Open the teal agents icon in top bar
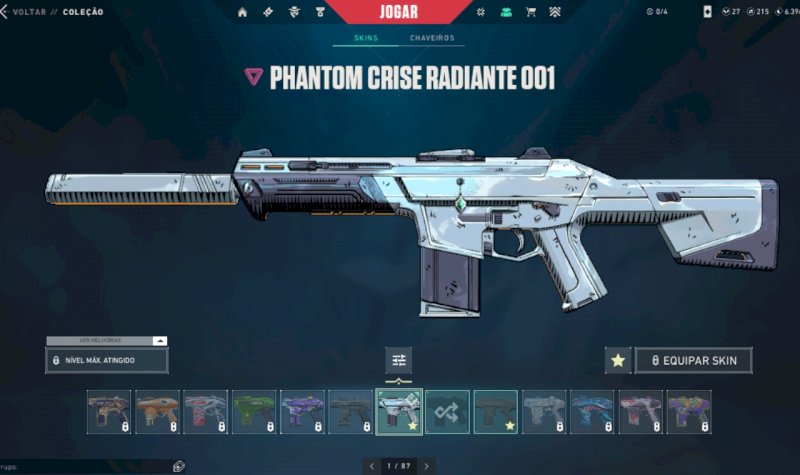This screenshot has height=475, width=800. pos(506,12)
